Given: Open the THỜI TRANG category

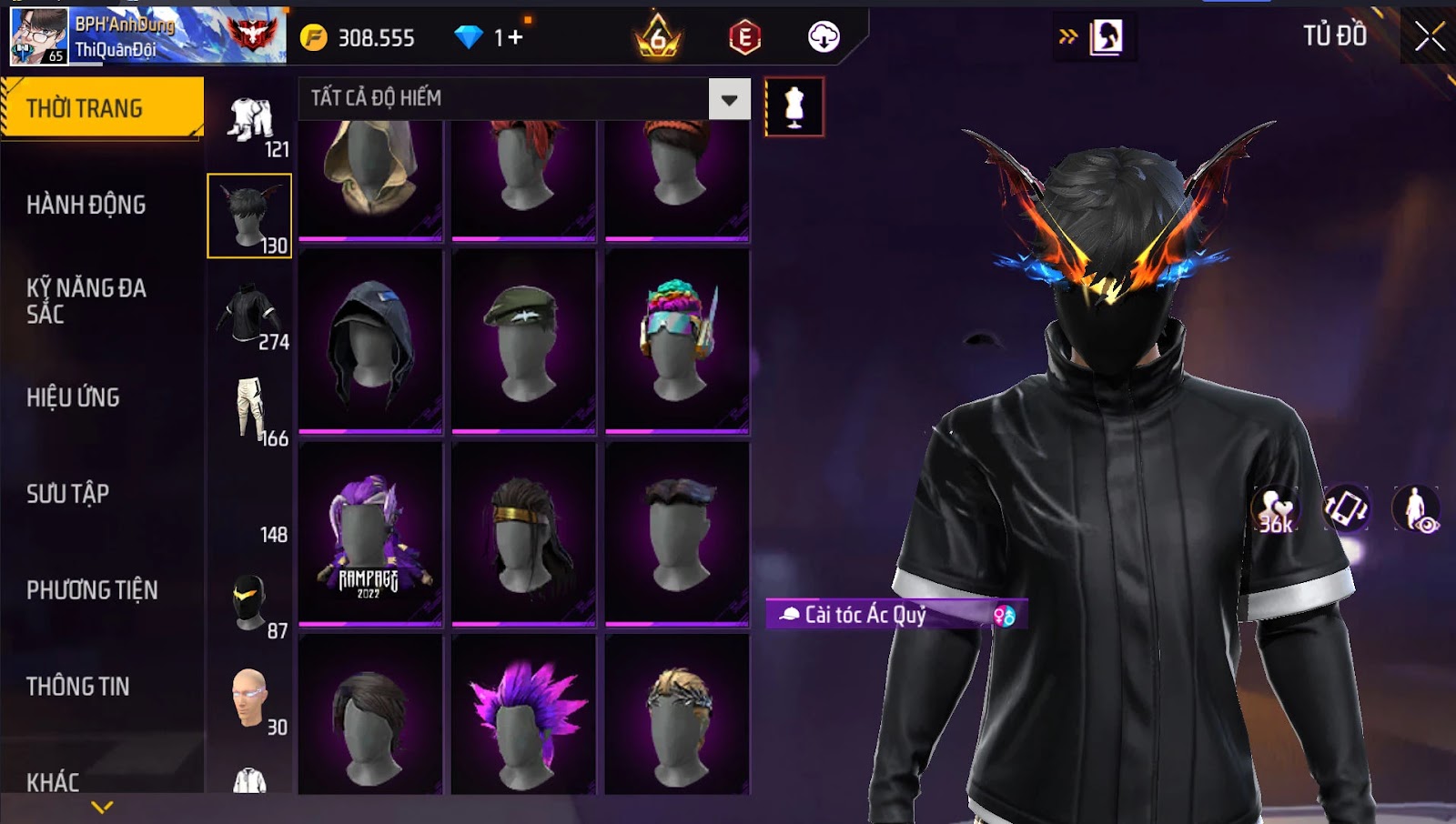Looking at the screenshot, I should tap(102, 108).
